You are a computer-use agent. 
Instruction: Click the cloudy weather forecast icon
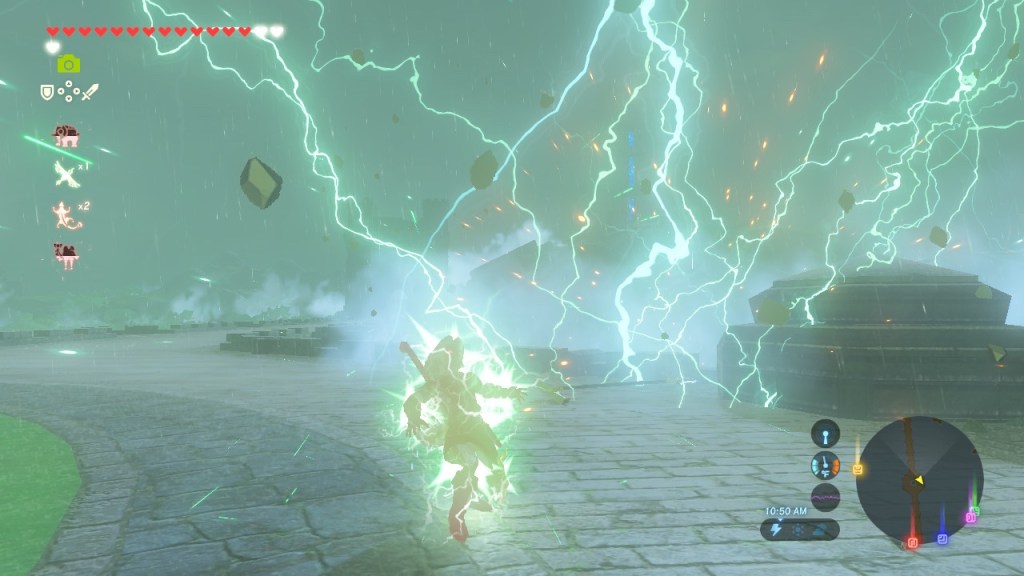tap(819, 529)
